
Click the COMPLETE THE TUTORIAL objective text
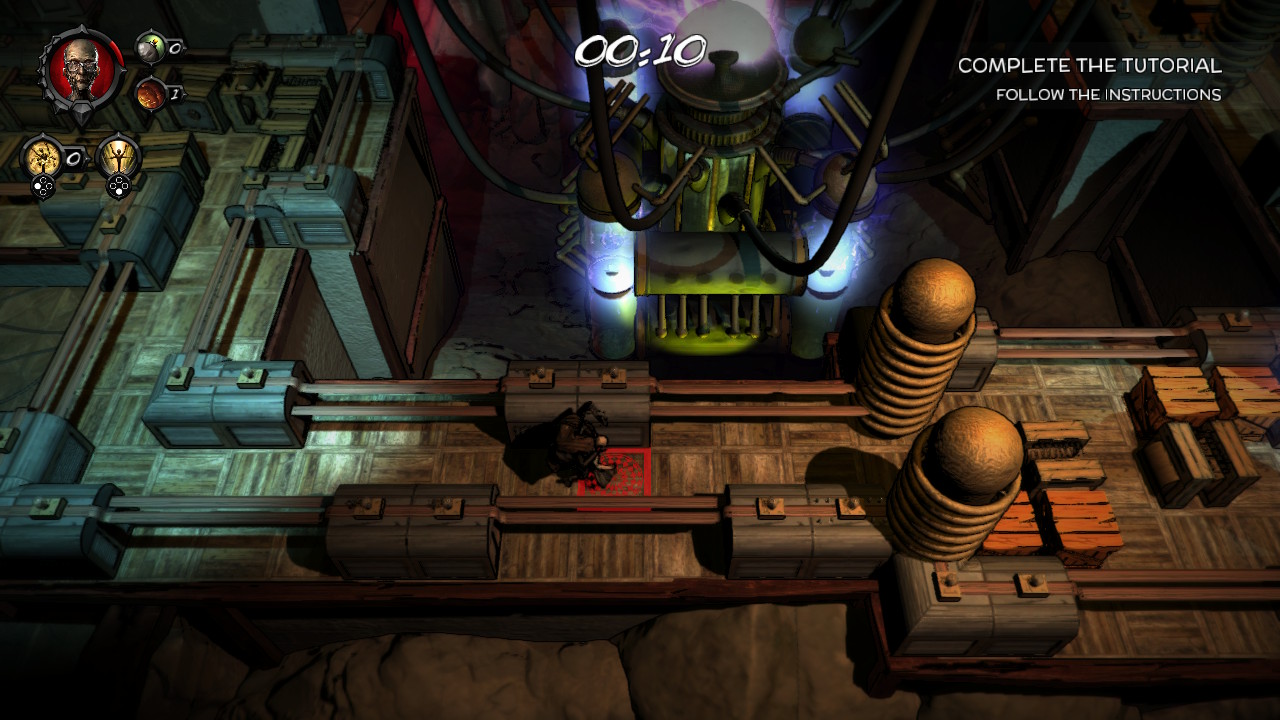pos(1090,67)
